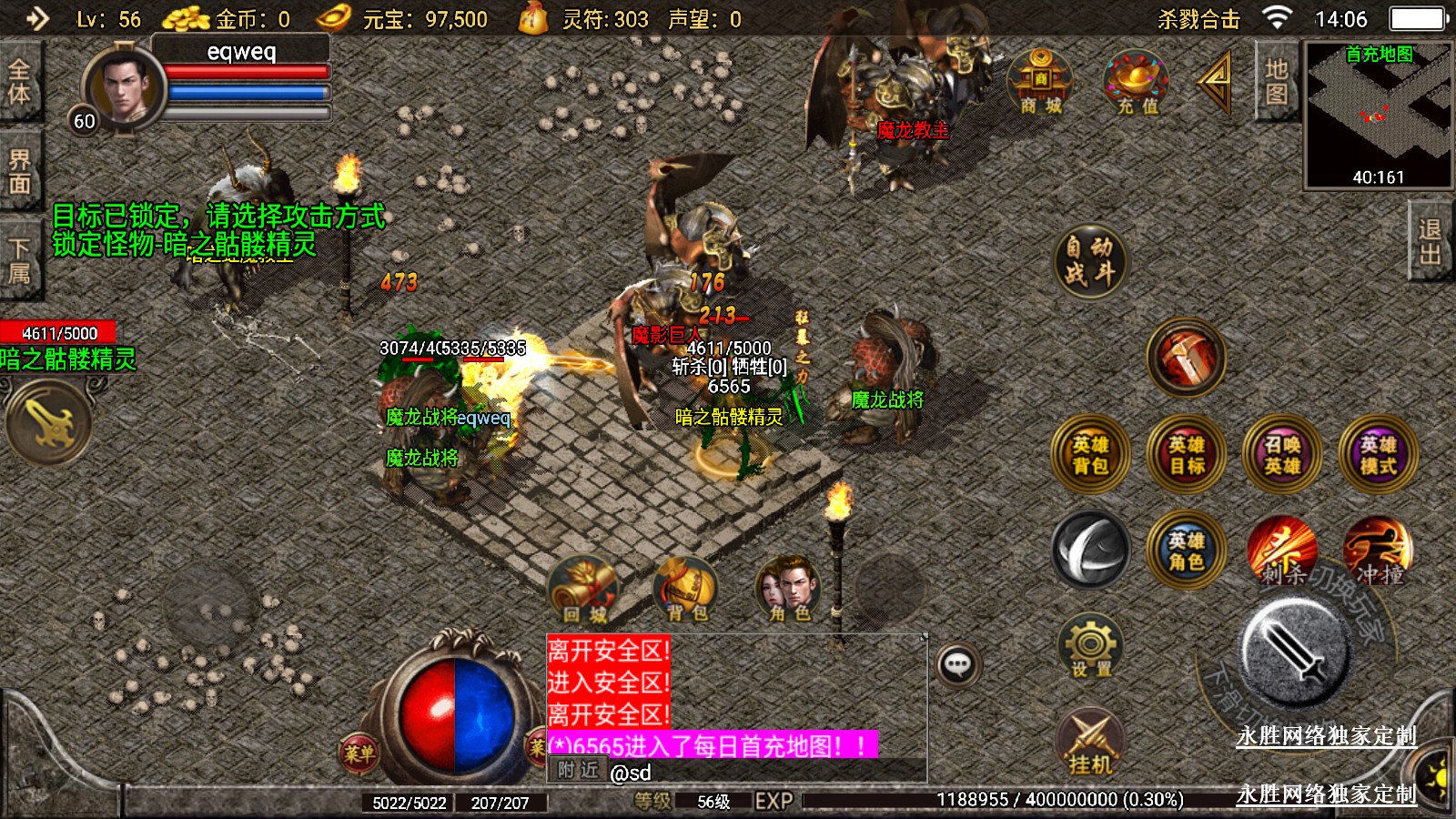Use the 冲撞 charge skill
Viewport: 1456px width, 819px height.
(1378, 551)
